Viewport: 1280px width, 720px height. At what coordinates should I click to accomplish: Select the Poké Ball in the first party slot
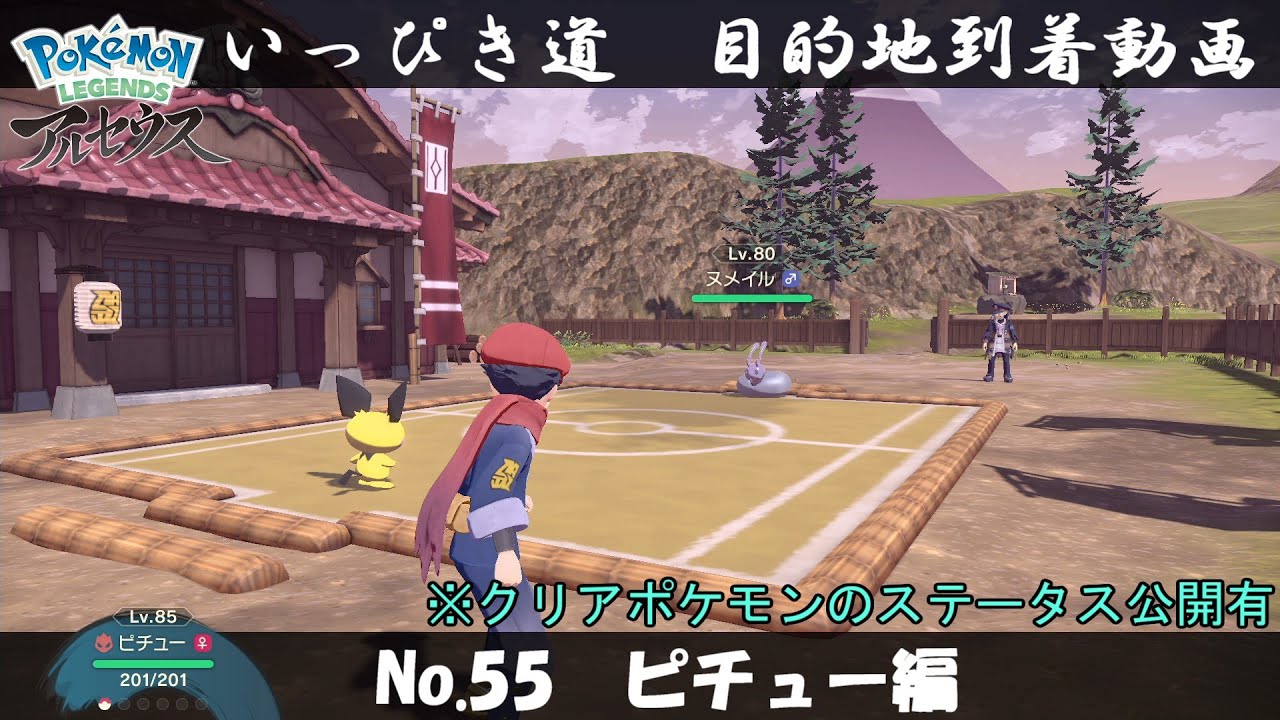point(105,704)
